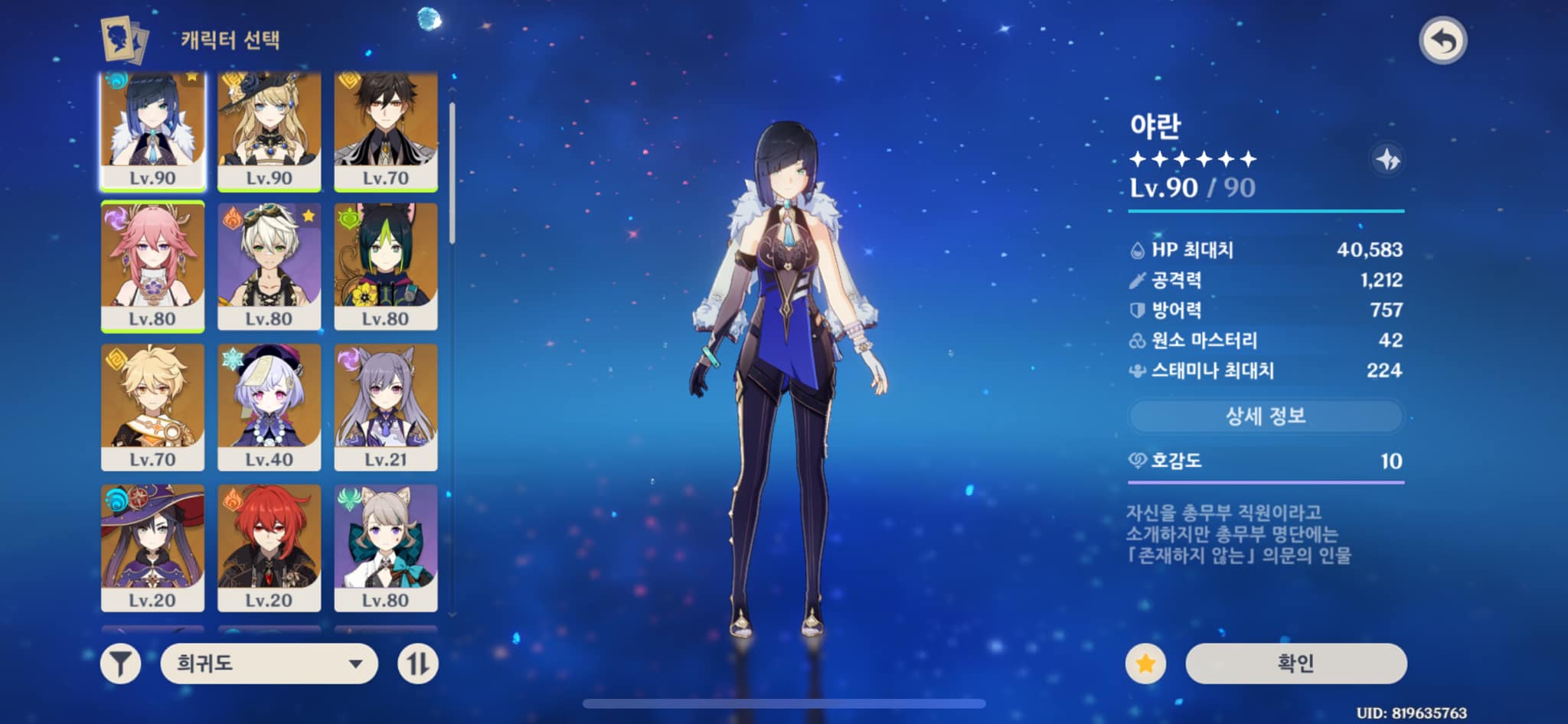Choose Mona's witch-hat portrait

pos(152,547)
